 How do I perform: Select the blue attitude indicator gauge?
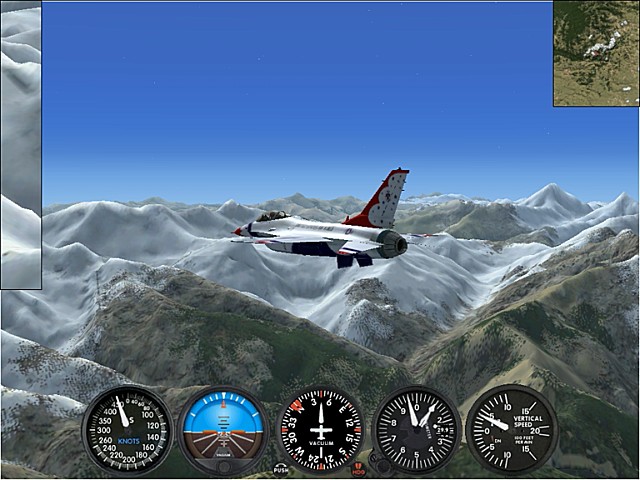(223, 430)
